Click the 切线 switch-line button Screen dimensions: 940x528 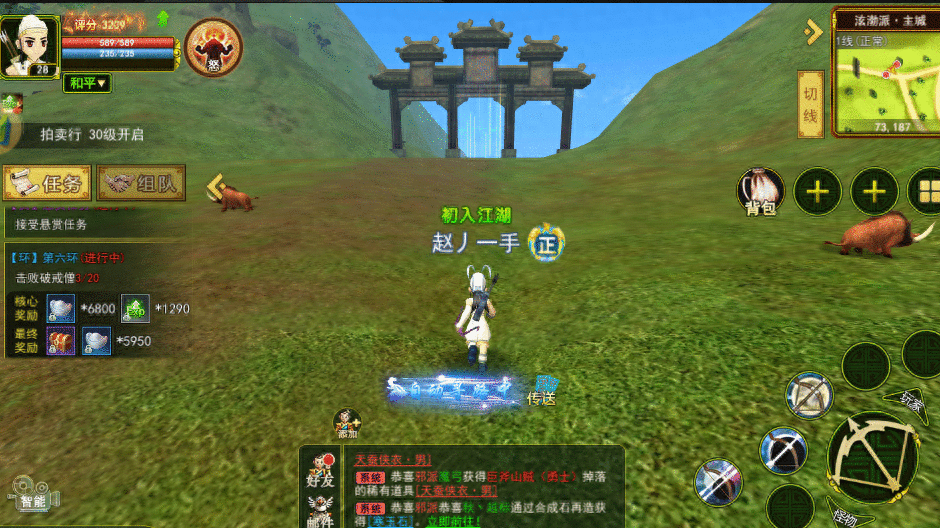[810, 105]
